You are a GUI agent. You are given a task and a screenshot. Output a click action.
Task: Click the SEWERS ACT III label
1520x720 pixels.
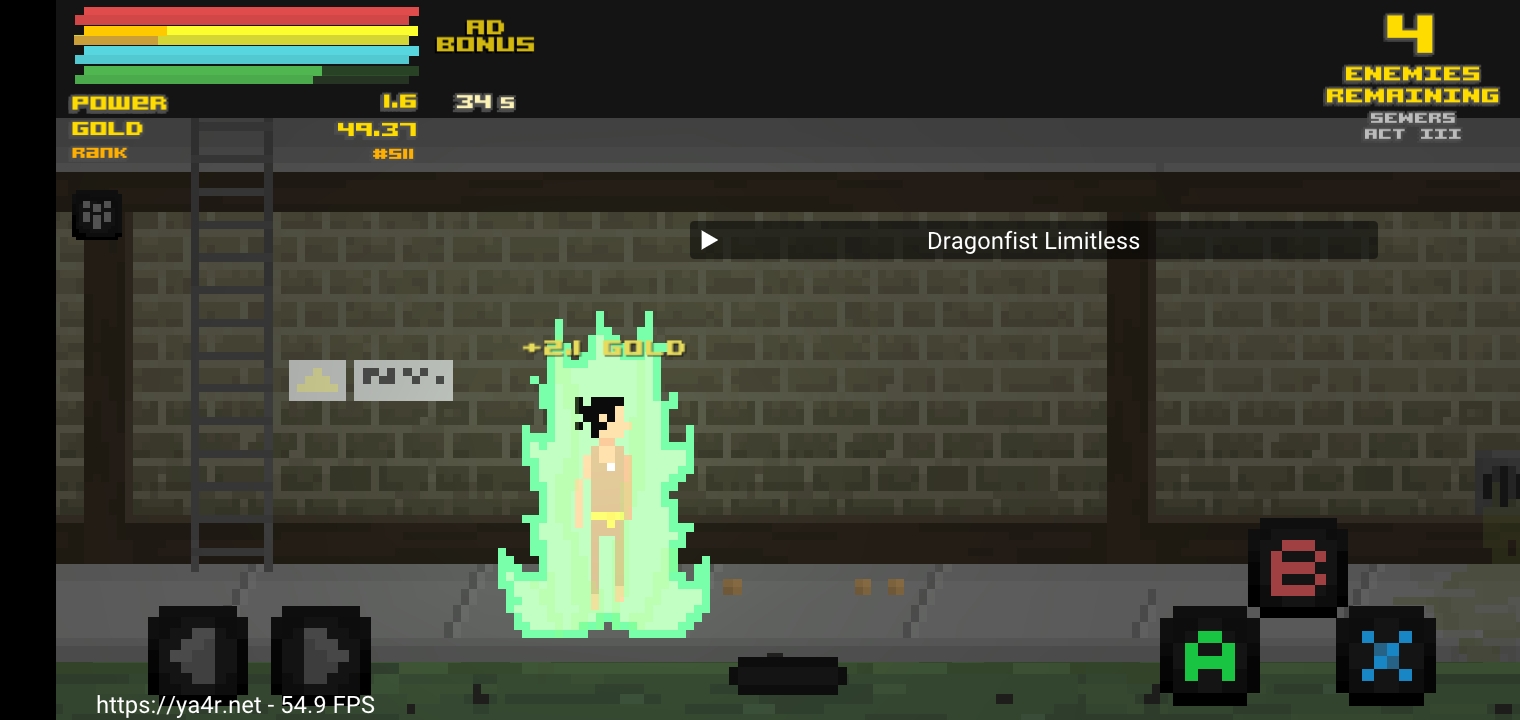1414,125
